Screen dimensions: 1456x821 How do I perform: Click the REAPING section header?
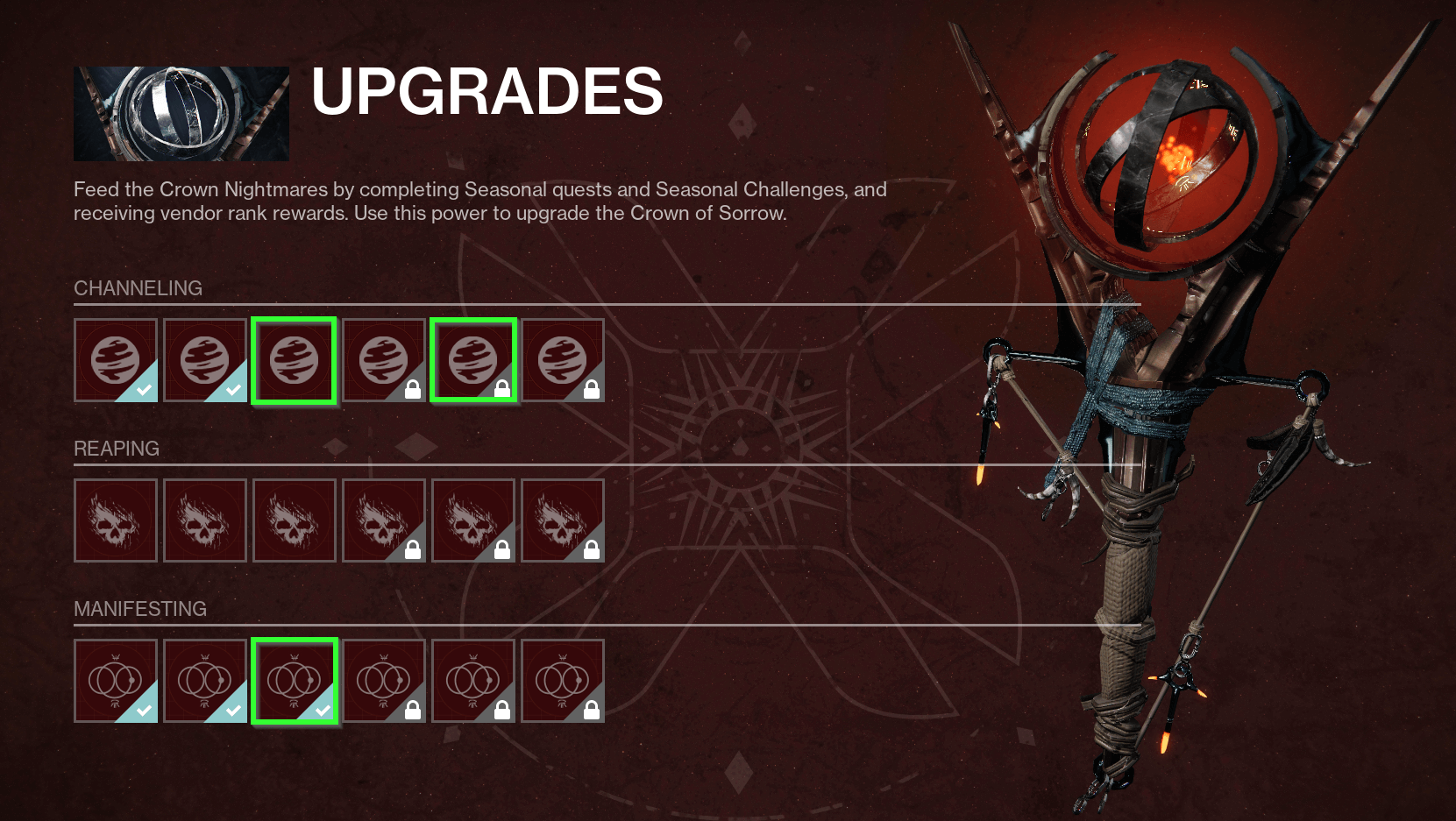pos(117,448)
